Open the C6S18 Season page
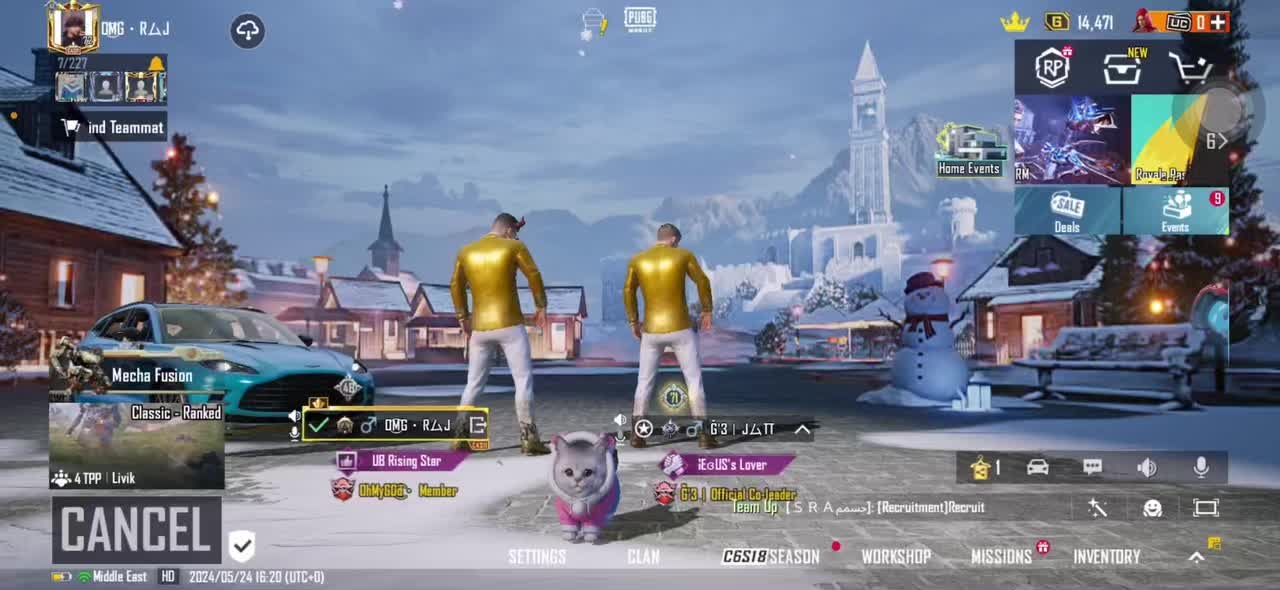The height and width of the screenshot is (590, 1280). click(x=771, y=557)
